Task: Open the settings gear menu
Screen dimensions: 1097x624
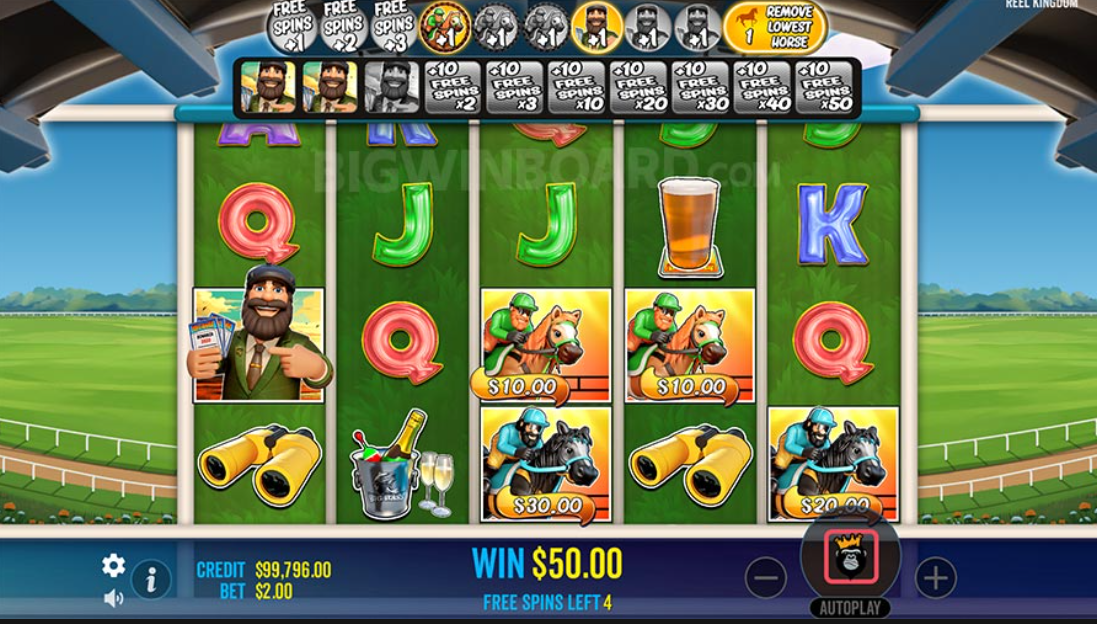Action: pos(113,566)
